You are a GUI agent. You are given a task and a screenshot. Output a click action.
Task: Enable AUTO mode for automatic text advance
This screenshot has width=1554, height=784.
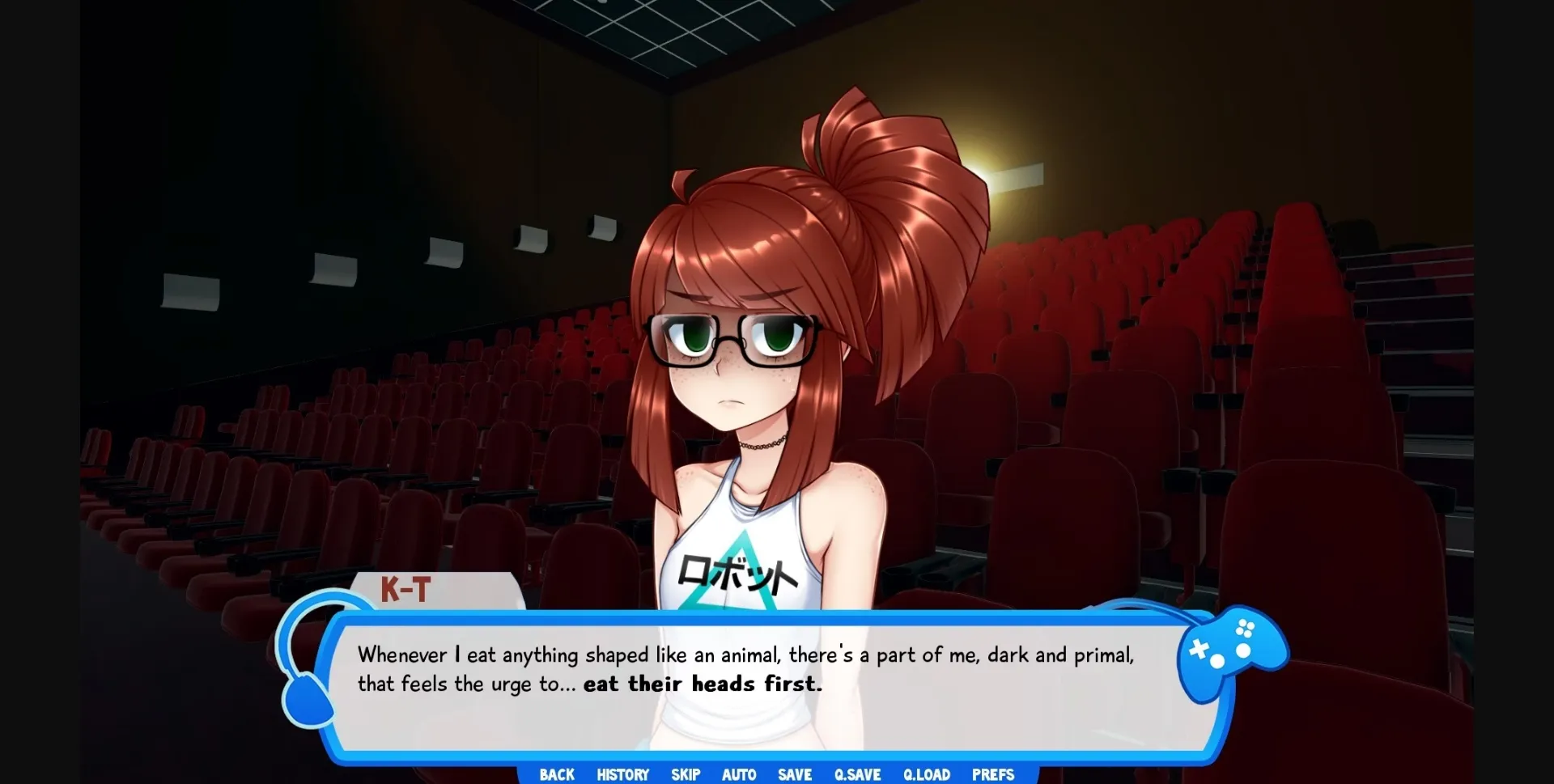739,774
